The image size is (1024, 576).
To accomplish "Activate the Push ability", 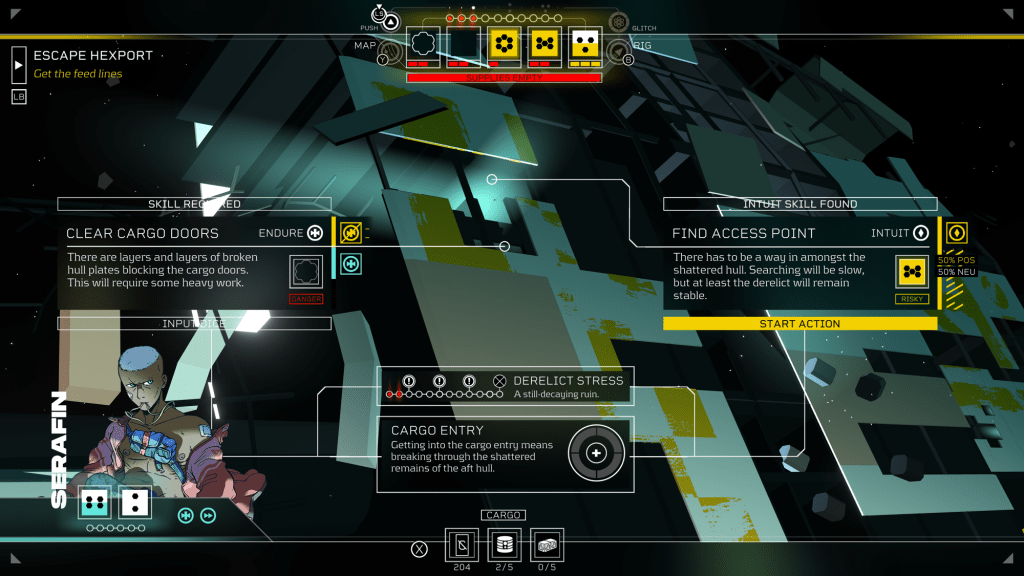I will coord(391,22).
